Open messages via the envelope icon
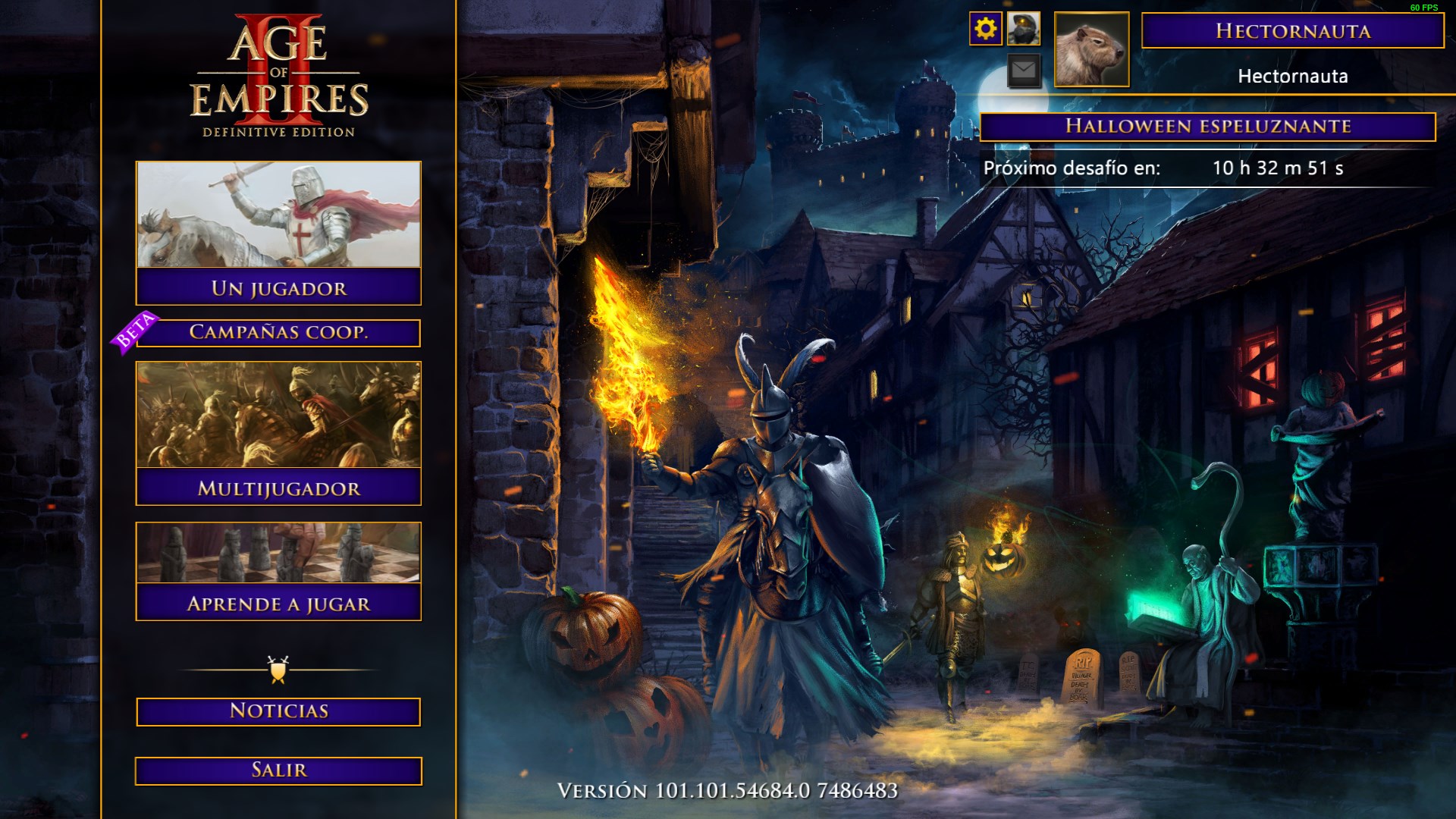 pyautogui.click(x=1023, y=71)
